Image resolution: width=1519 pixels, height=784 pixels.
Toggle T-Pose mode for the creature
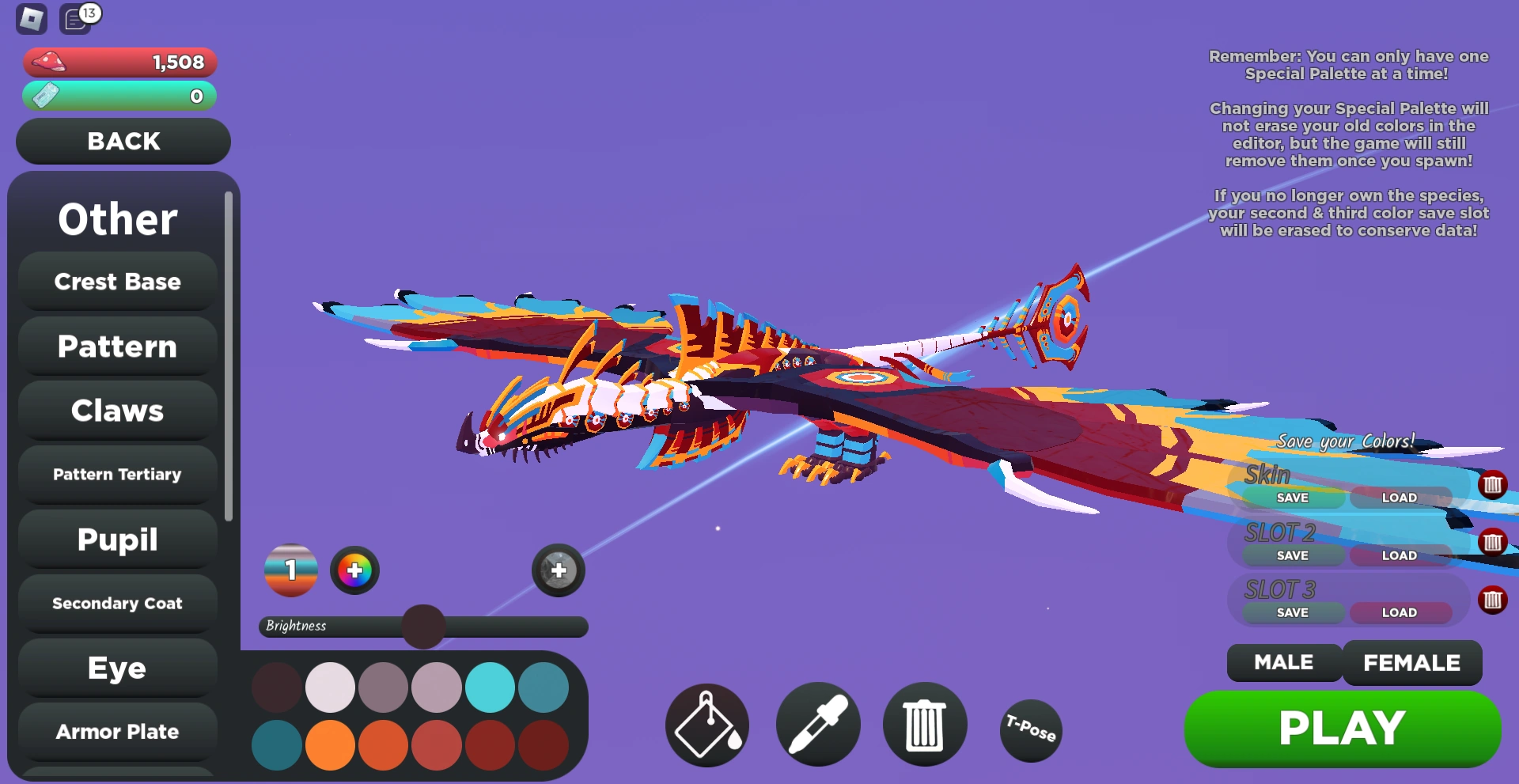(1029, 731)
